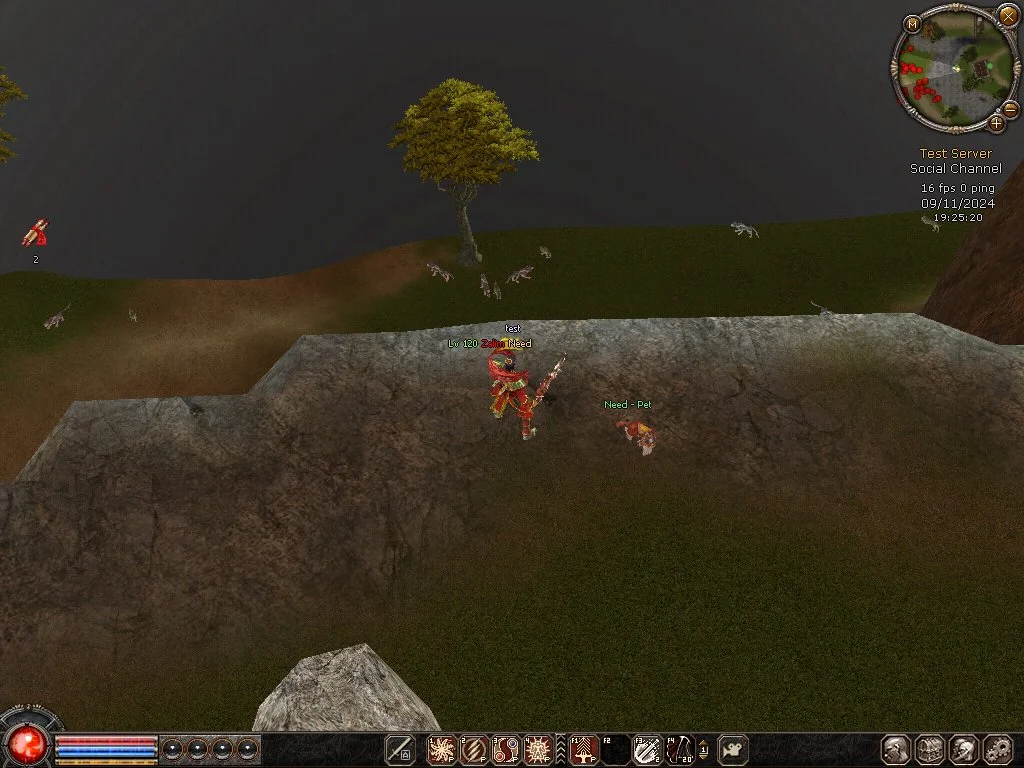Click the circular minimap
This screenshot has width=1024, height=768.
[956, 69]
